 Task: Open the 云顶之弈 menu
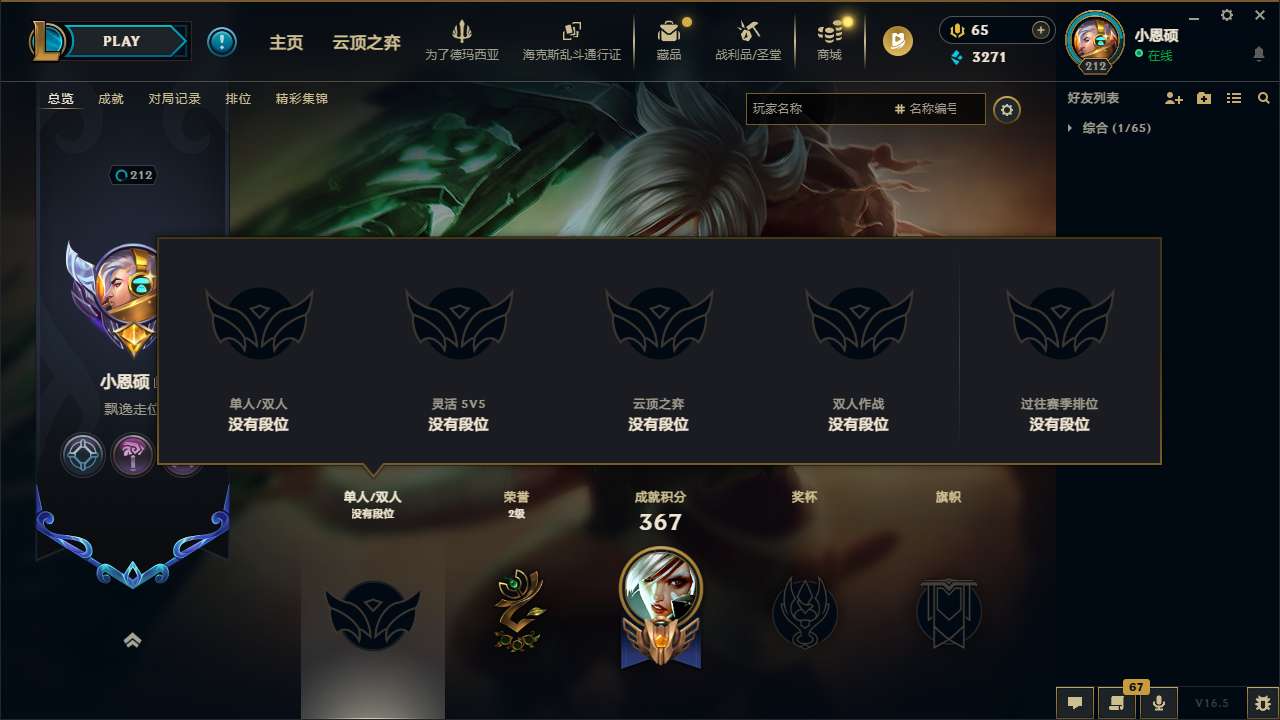tap(367, 42)
